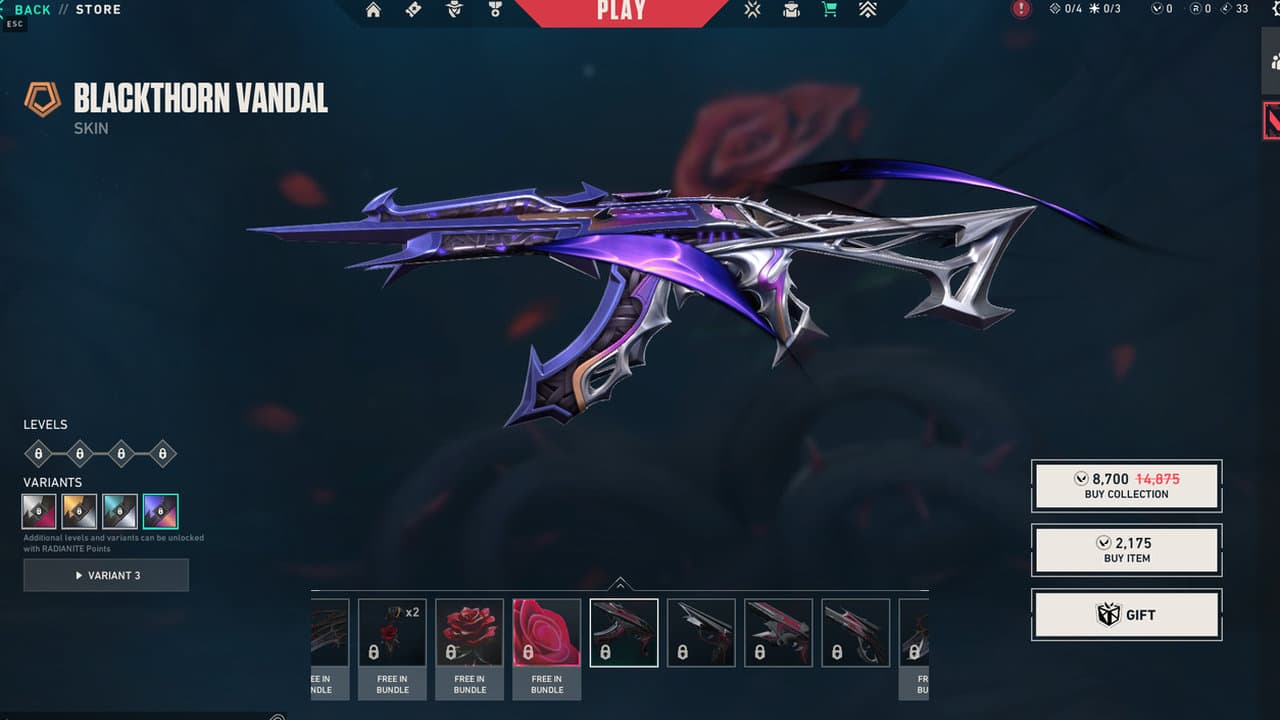The image size is (1280, 720).
Task: Open the Battlepass page
Action: pyautogui.click(x=413, y=12)
